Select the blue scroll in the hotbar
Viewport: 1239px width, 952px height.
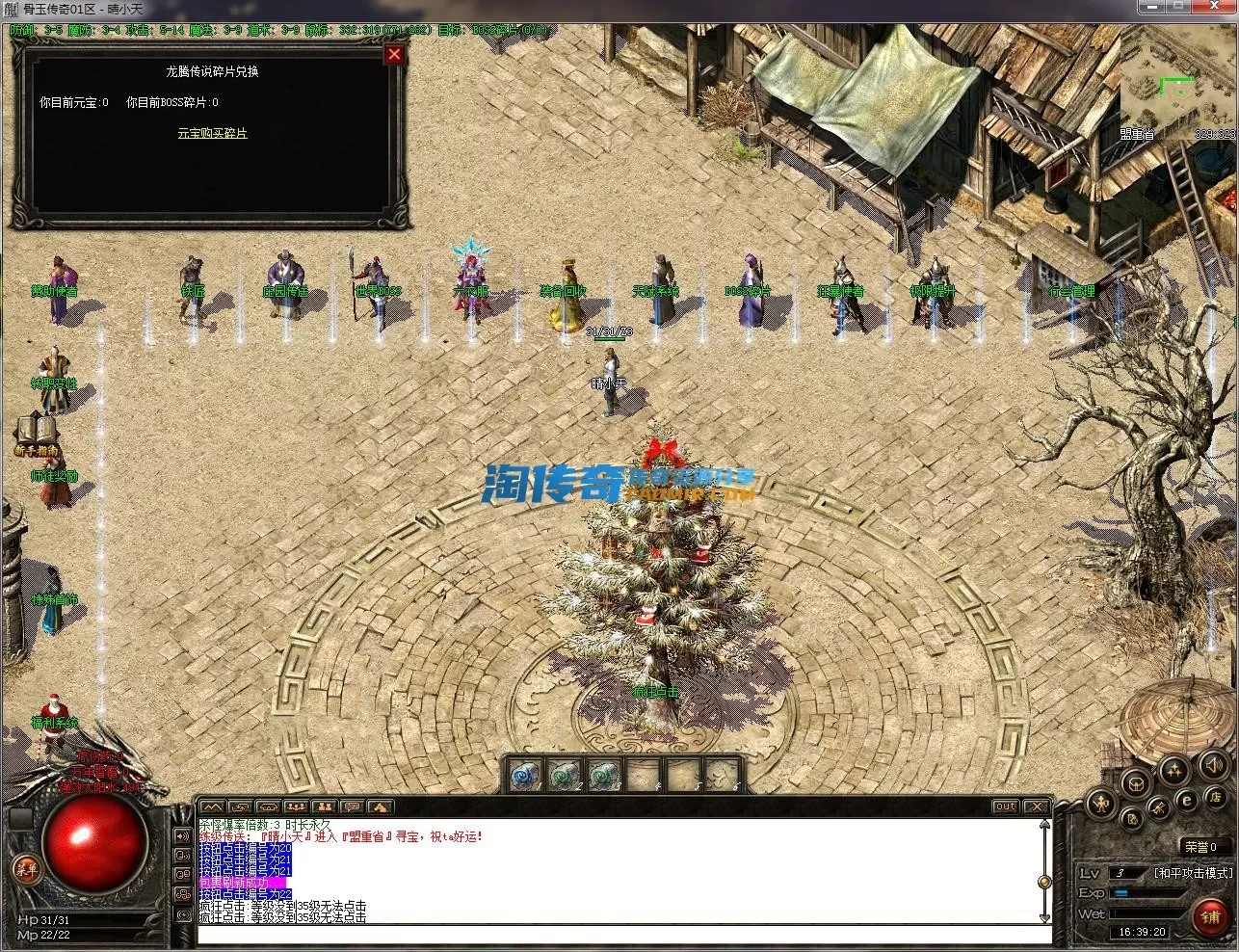coord(524,775)
